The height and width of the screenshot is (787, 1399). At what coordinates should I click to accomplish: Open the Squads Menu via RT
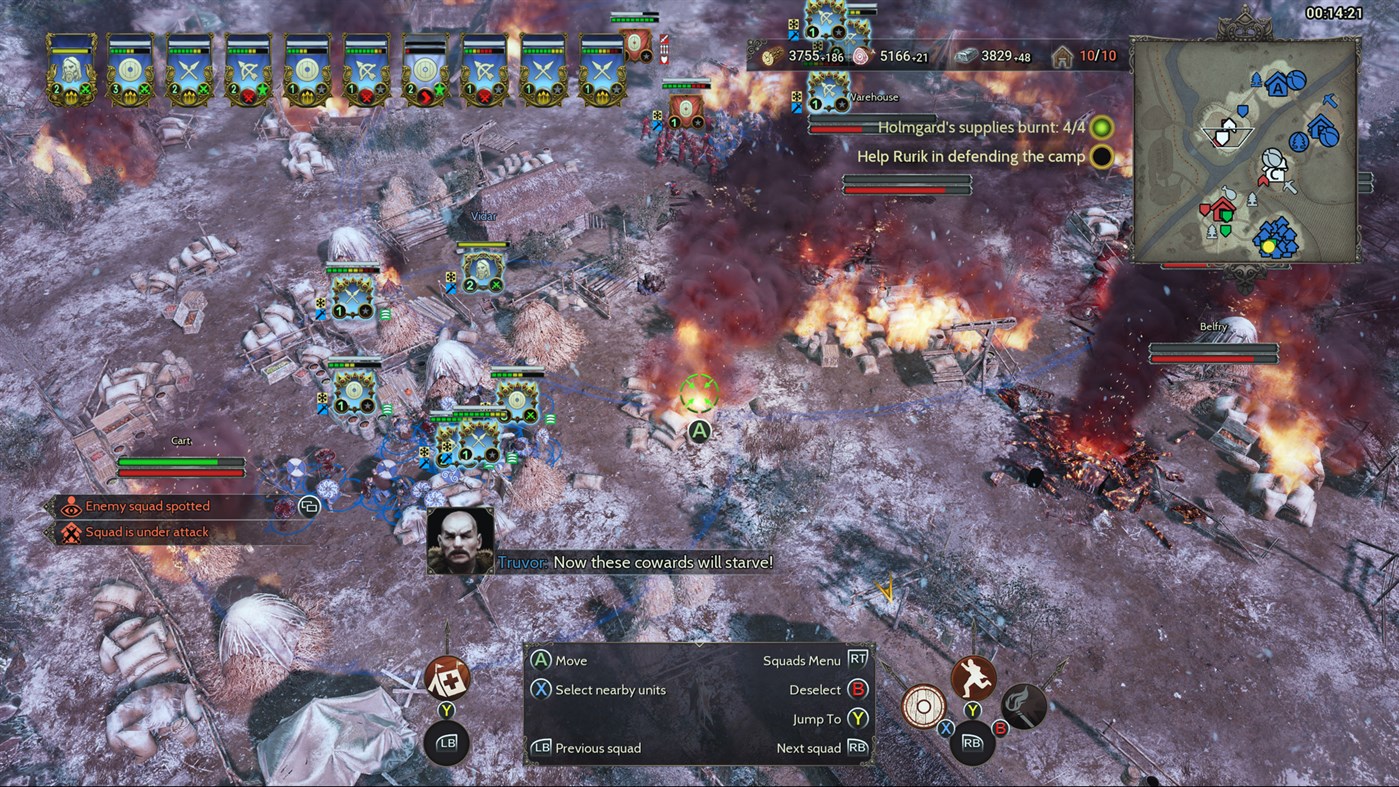point(856,660)
